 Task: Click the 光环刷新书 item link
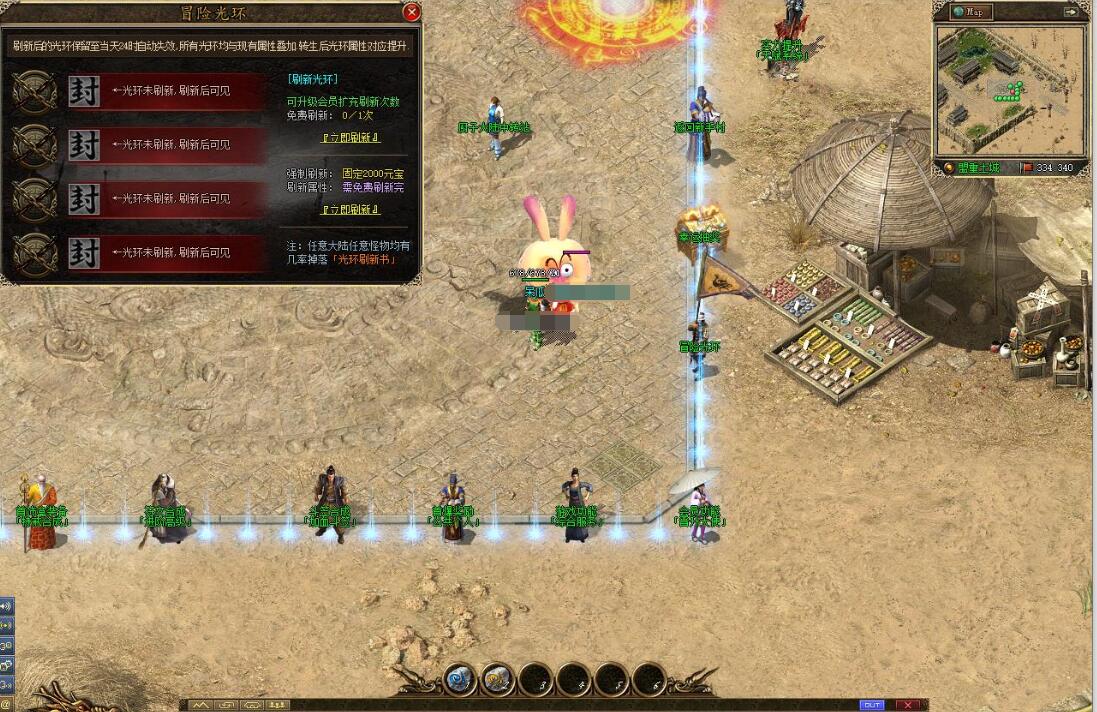[364, 260]
